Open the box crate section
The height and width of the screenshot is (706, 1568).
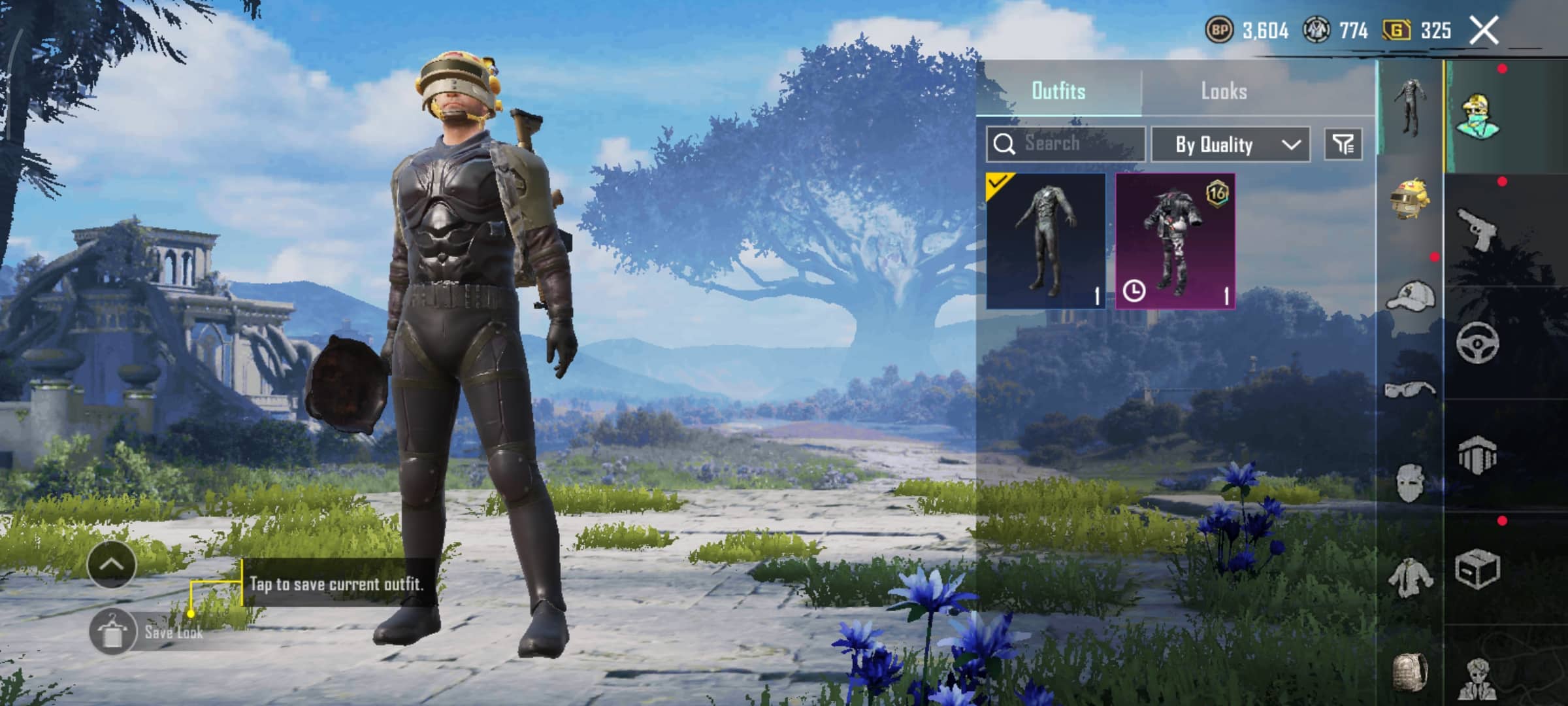(x=1478, y=568)
